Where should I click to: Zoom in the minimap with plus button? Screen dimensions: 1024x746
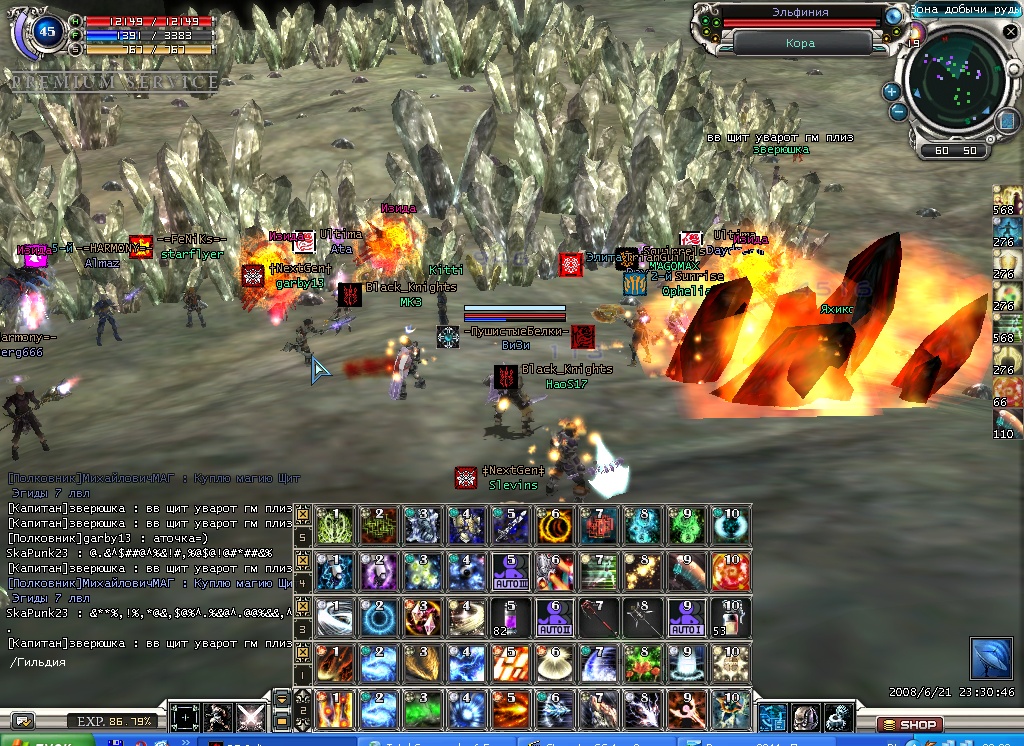891,91
